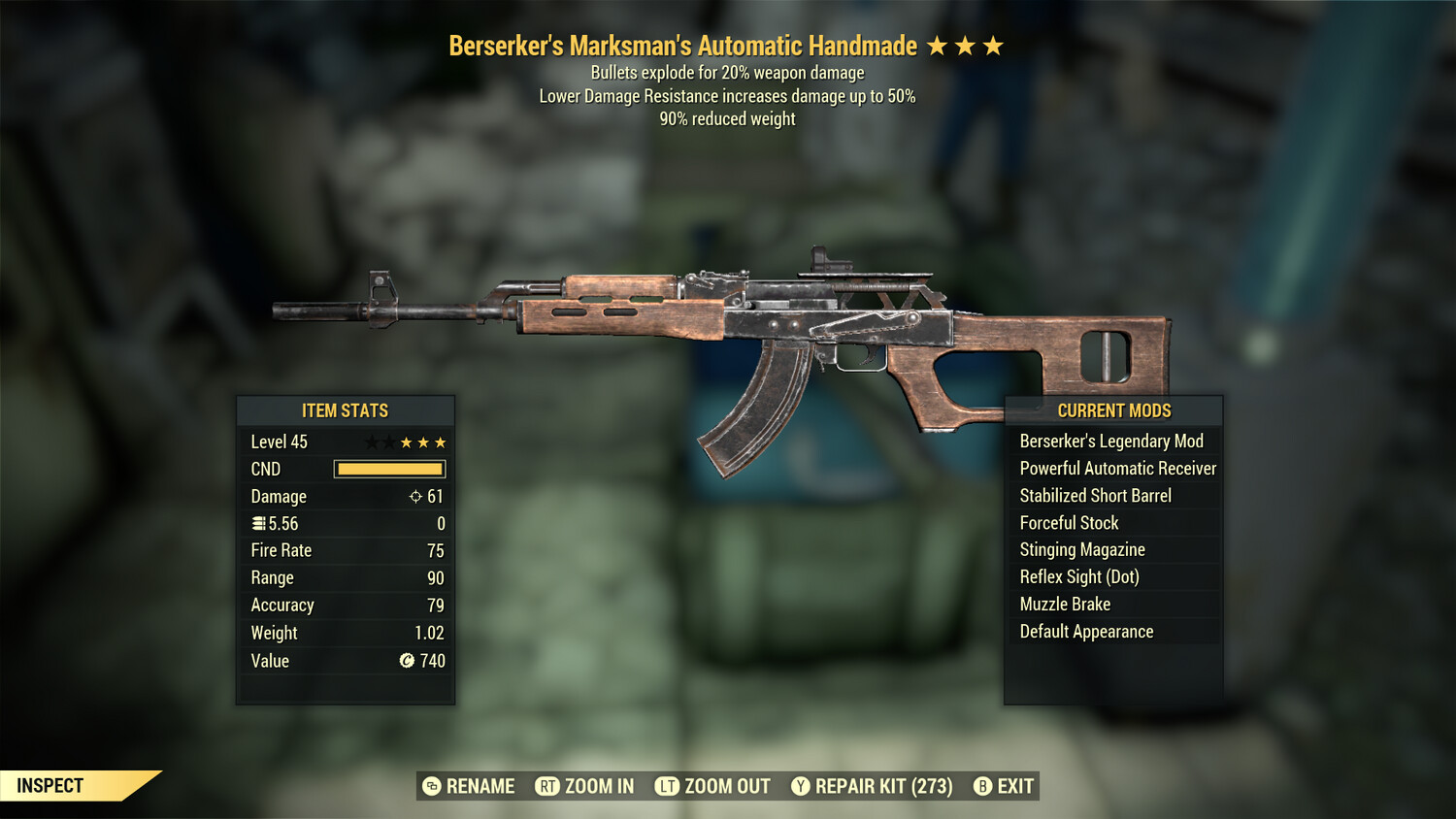This screenshot has height=819, width=1456.
Task: Click the CND condition bar
Action: tap(388, 469)
